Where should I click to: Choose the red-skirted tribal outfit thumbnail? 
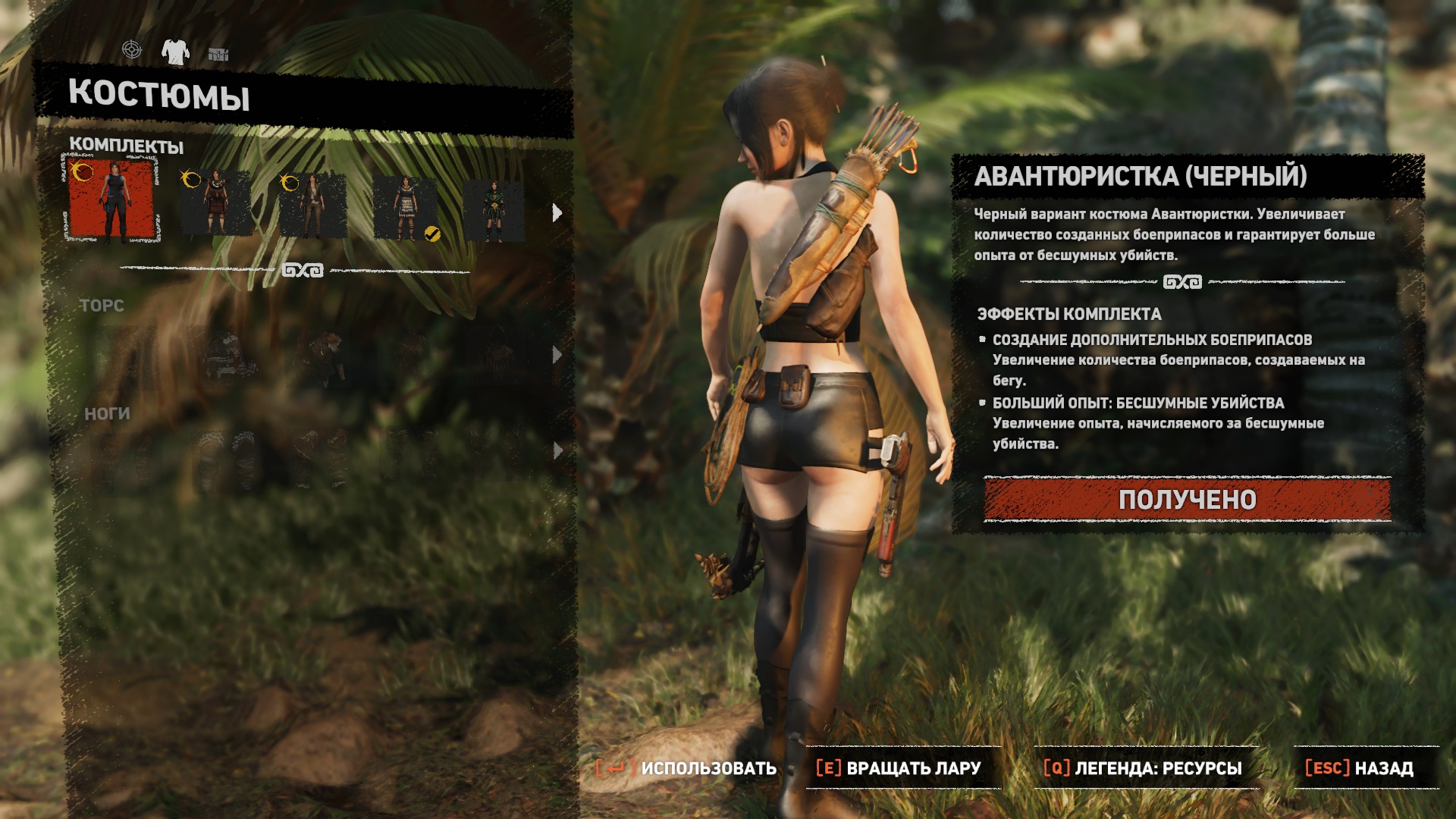pos(216,203)
